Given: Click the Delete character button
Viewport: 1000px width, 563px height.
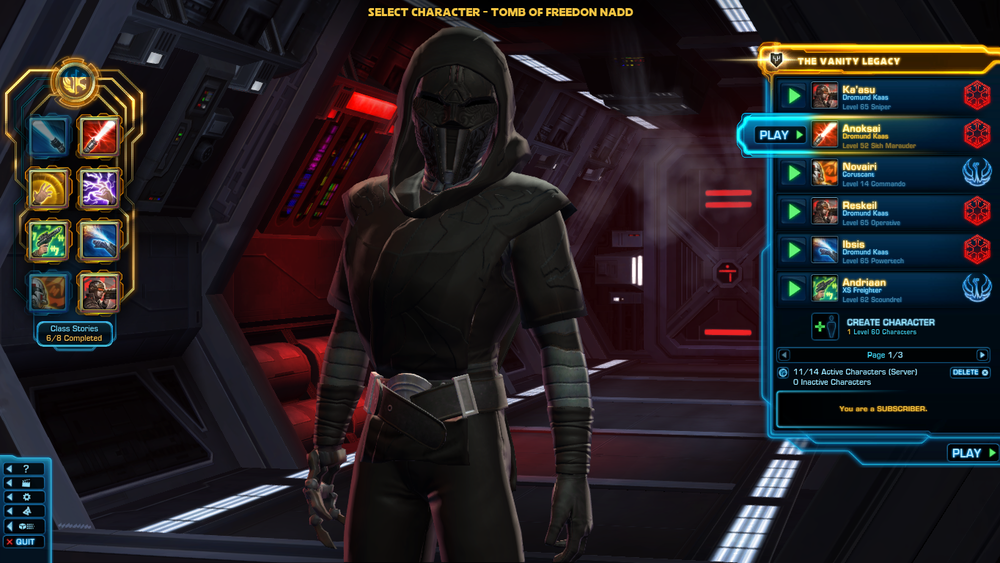Looking at the screenshot, I should click(969, 372).
